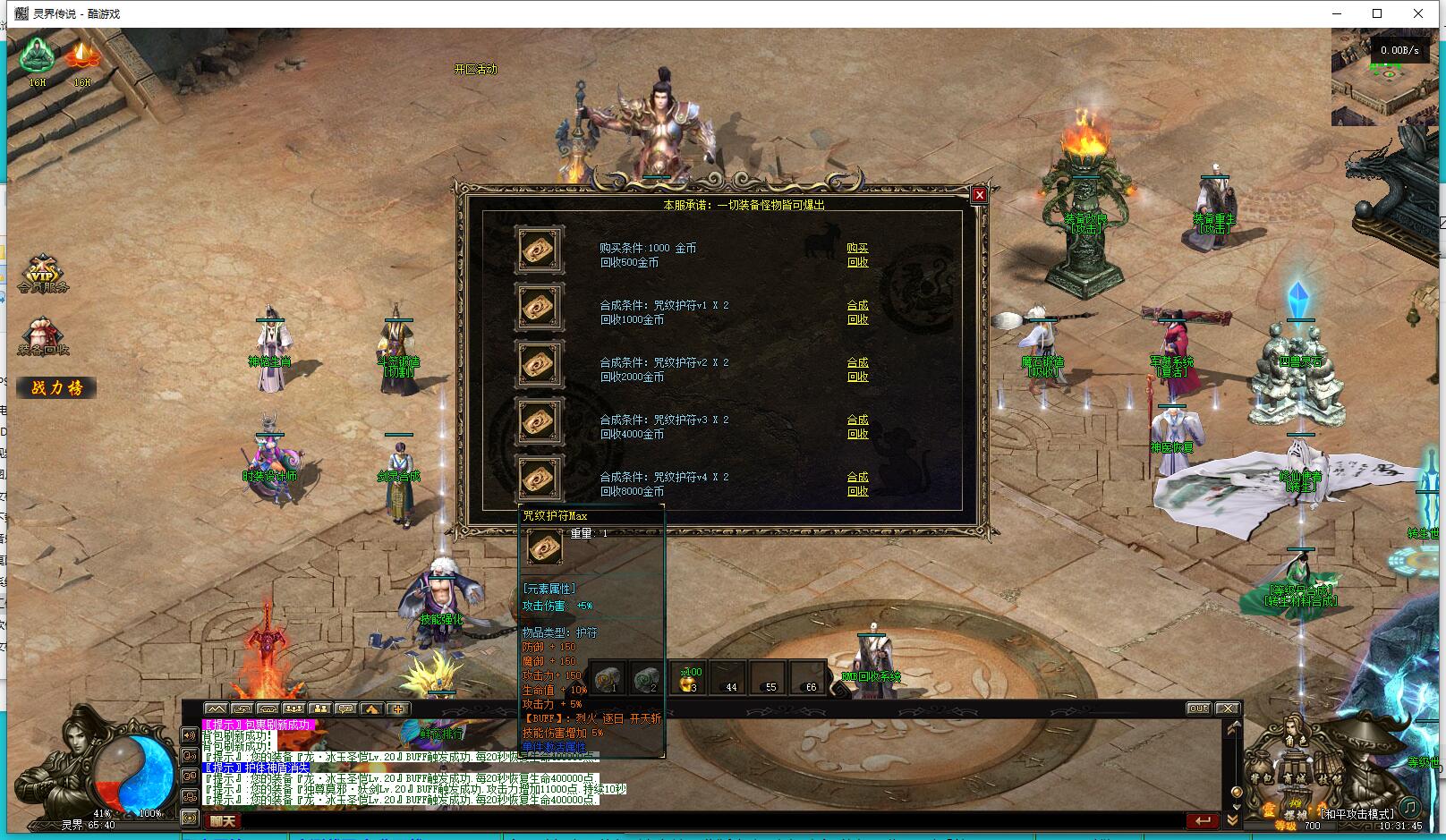This screenshot has width=1446, height=840.
Task: Open the 会员服务 VIP icon
Action: [42, 274]
